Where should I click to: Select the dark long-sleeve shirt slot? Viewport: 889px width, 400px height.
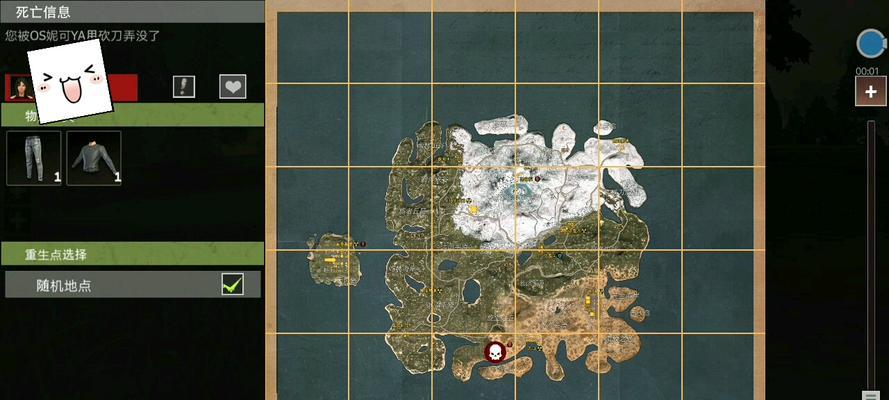[x=94, y=158]
